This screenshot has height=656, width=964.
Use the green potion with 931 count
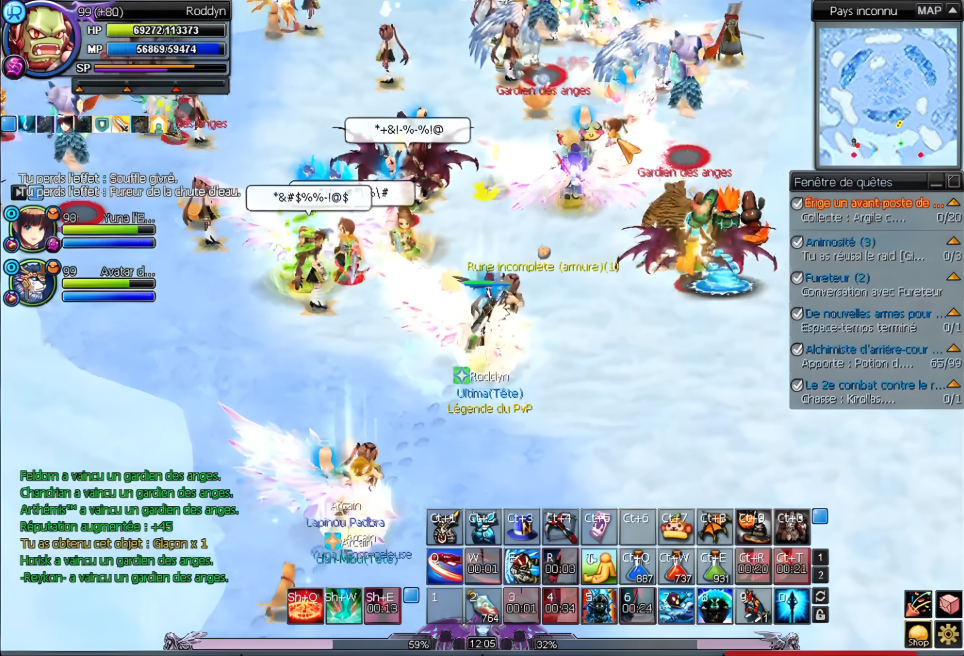713,566
